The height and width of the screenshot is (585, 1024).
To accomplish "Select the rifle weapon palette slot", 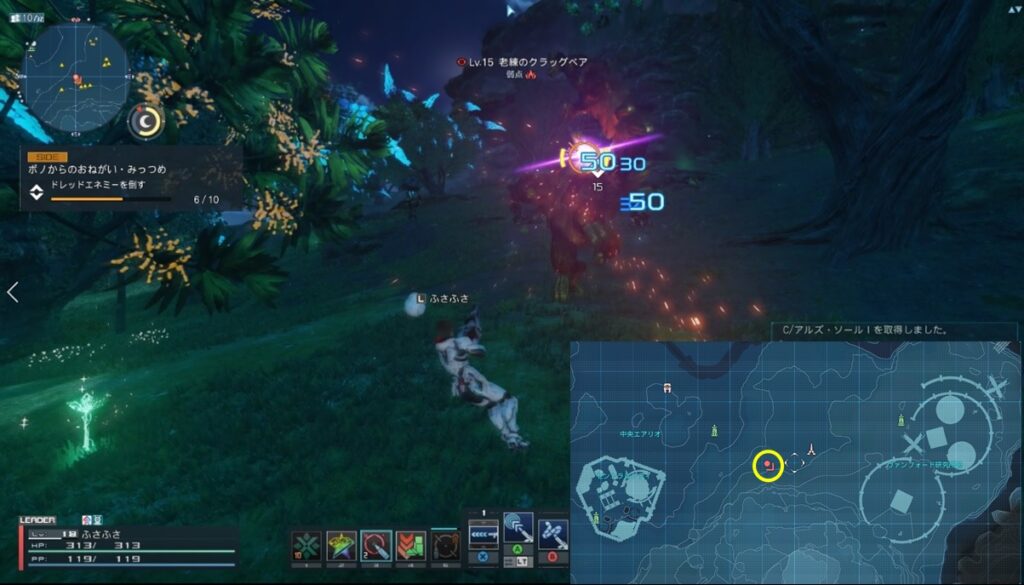I will point(483,535).
